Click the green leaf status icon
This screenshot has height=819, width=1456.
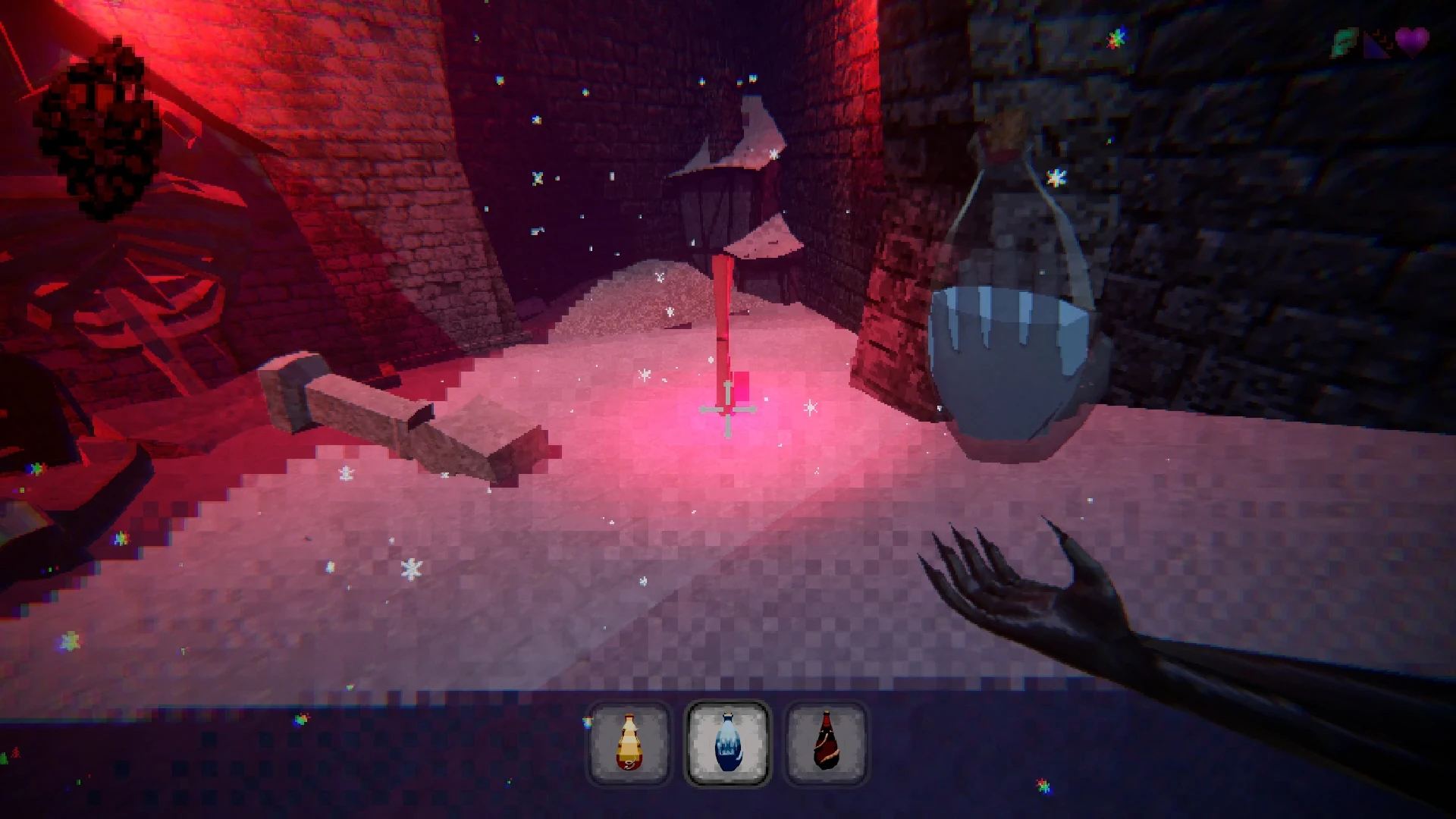[1344, 40]
